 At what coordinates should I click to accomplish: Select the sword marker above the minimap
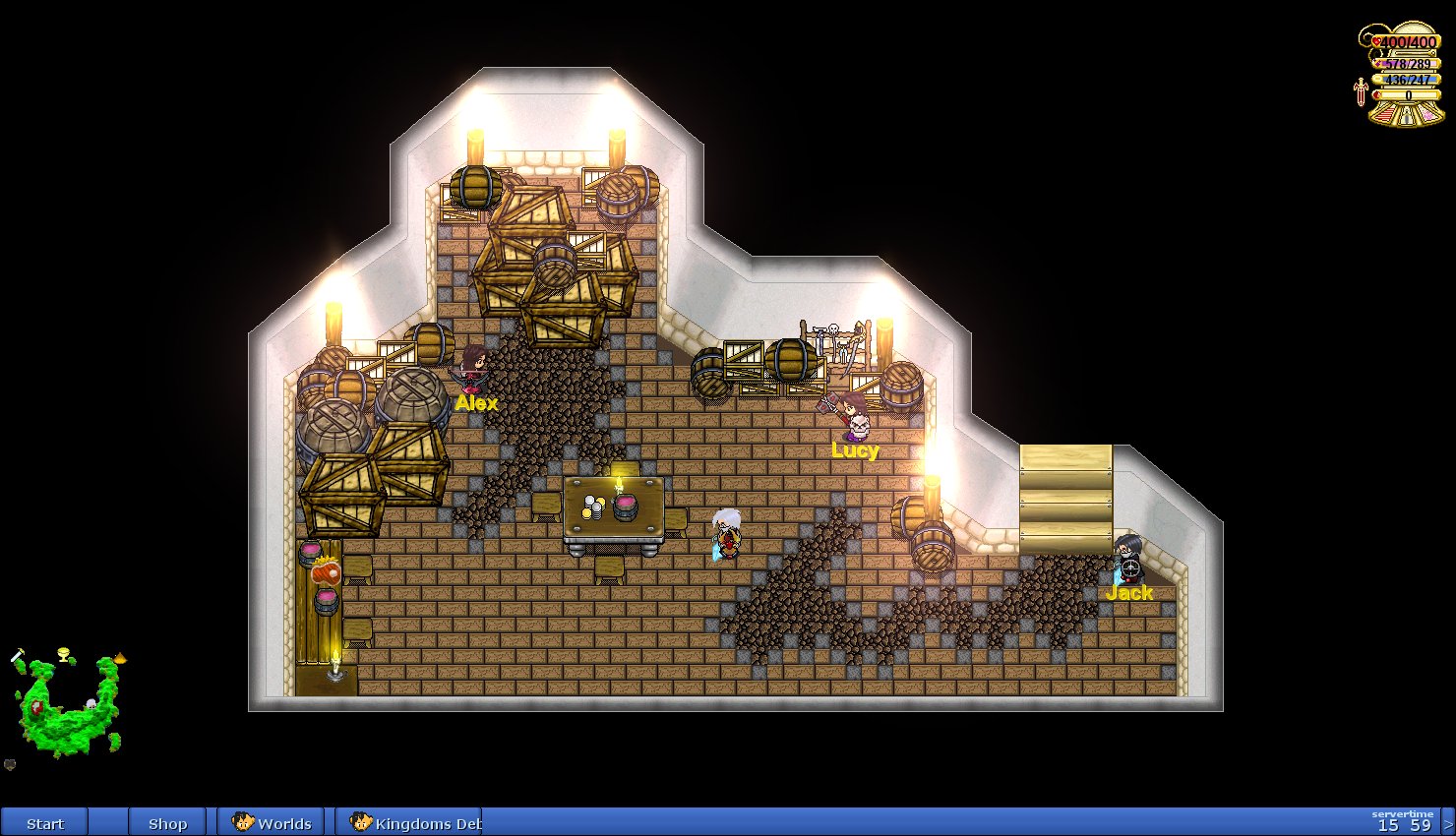(x=18, y=656)
